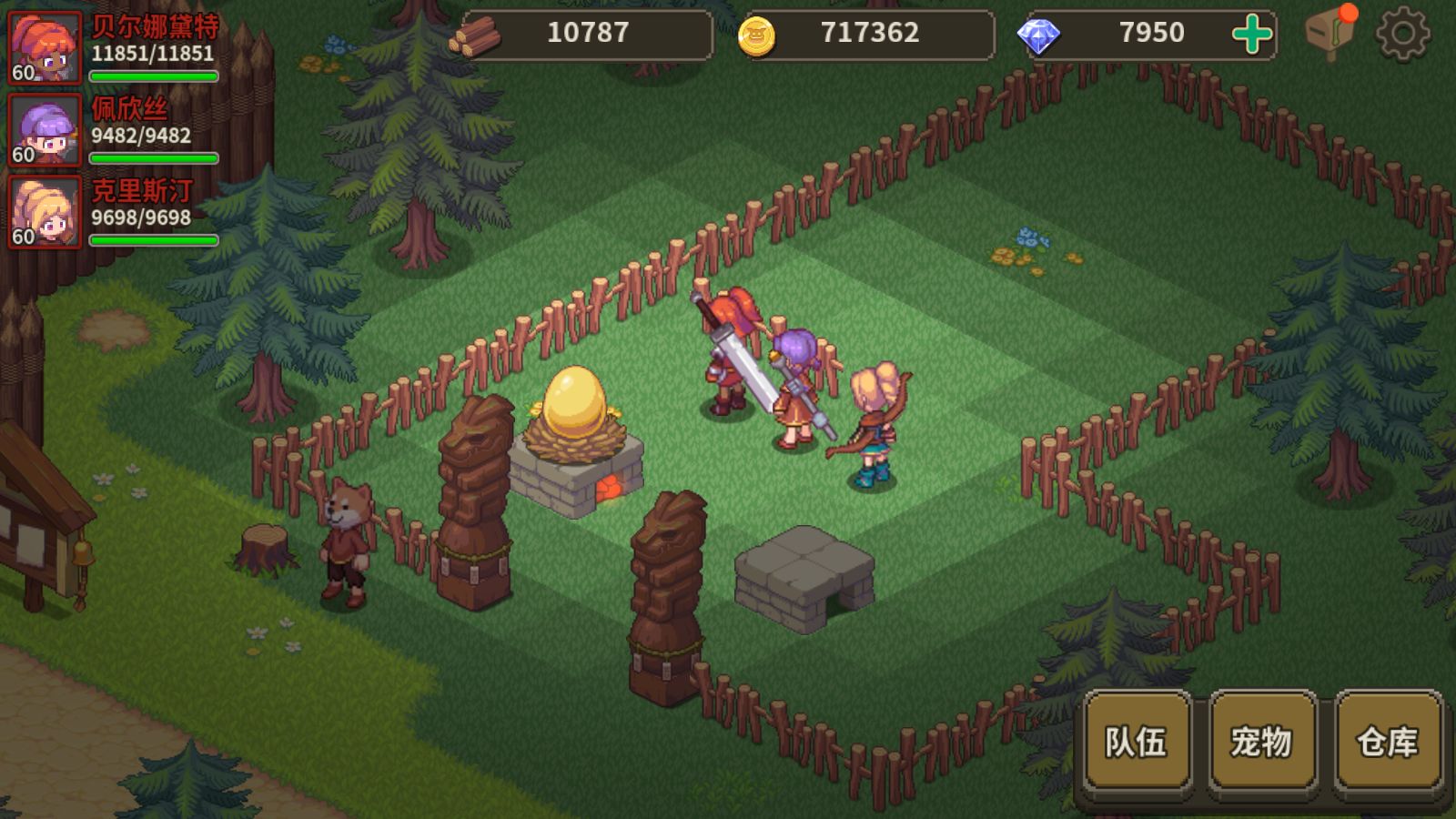Check the mailbox with notification dot
This screenshot has width=1456, height=819.
[x=1330, y=33]
